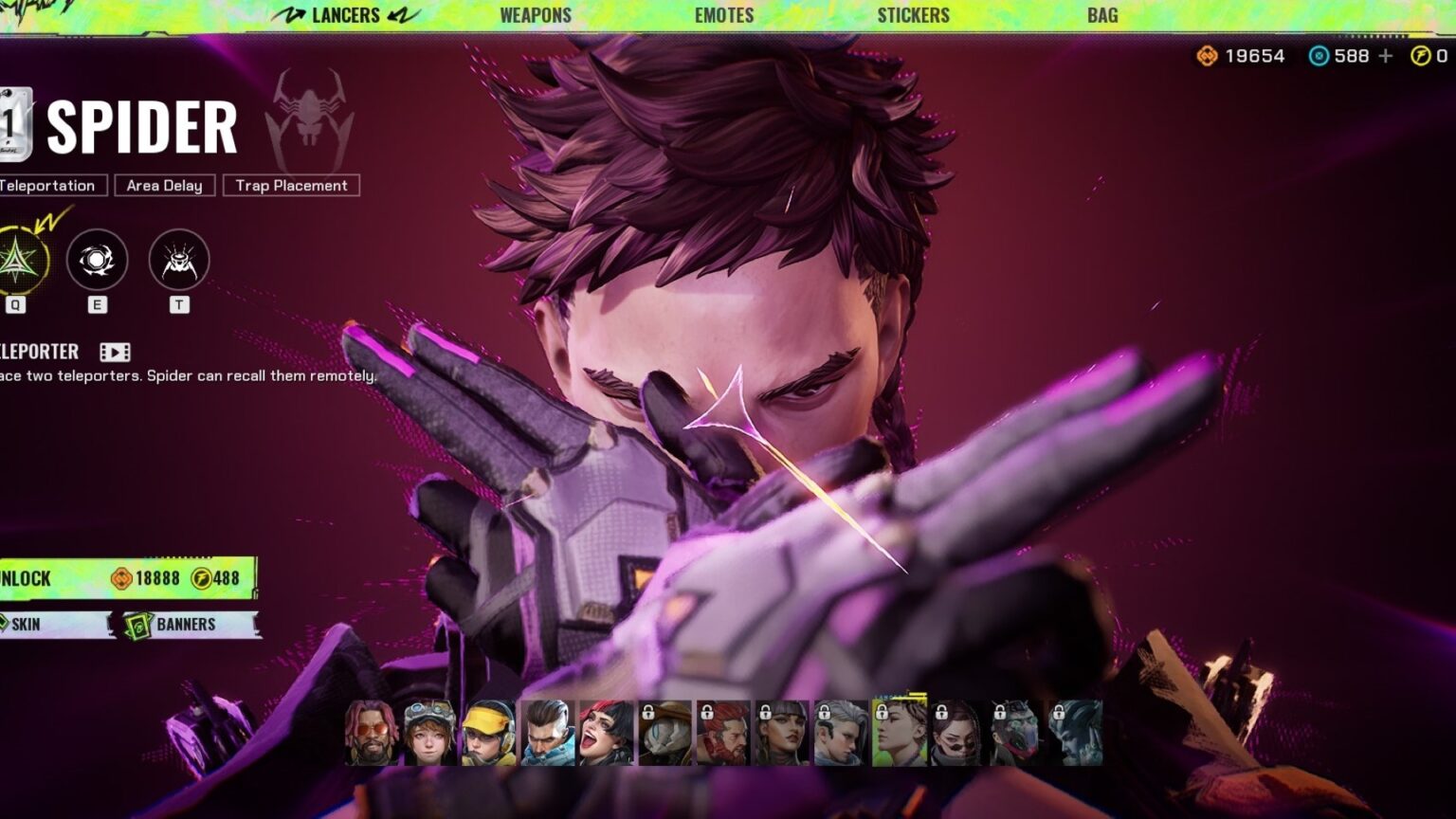The width and height of the screenshot is (1456, 819).
Task: Select the locked red-bearded lancer portrait
Action: pos(723,734)
